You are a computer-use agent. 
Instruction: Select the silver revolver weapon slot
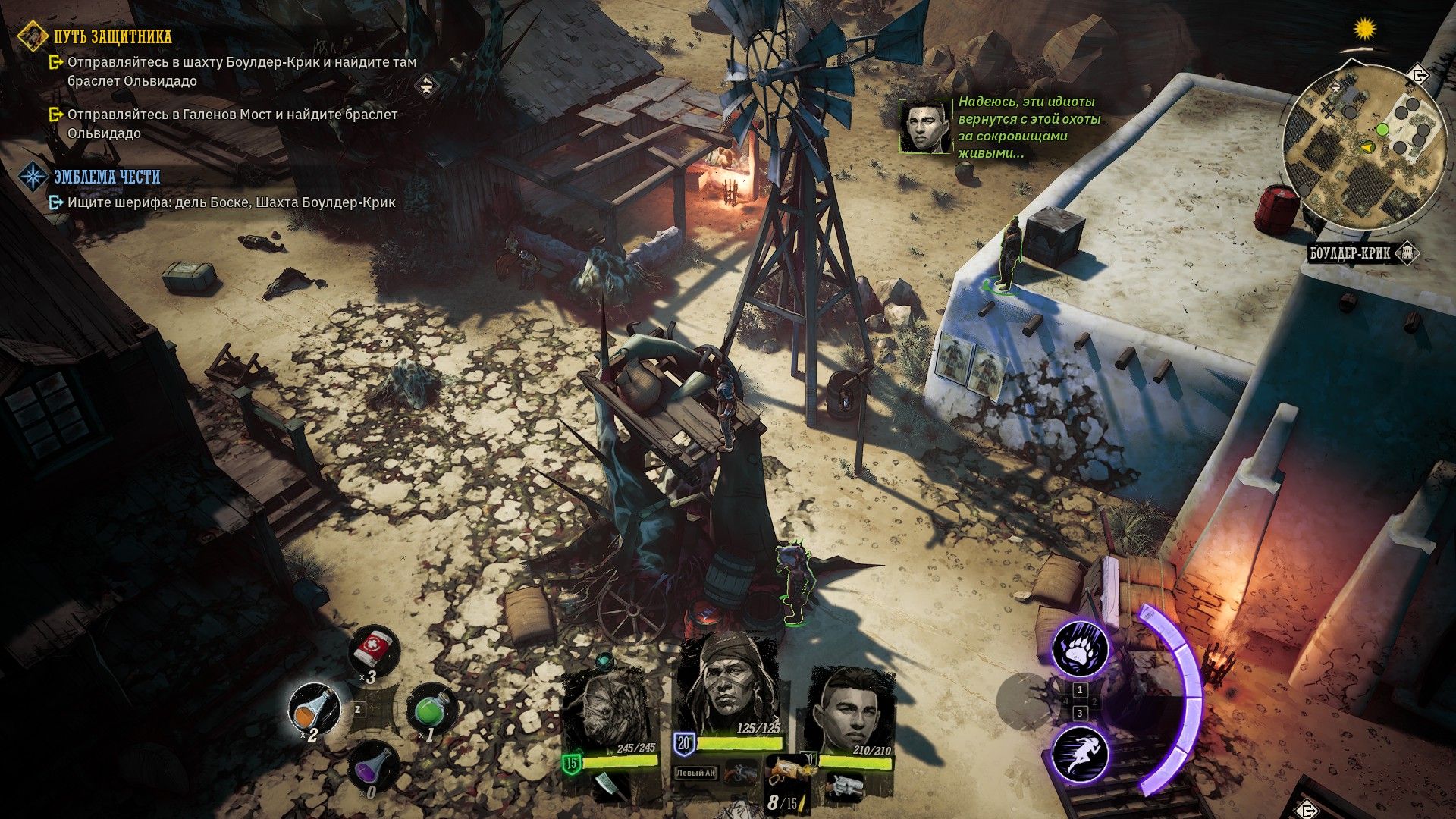click(x=844, y=786)
